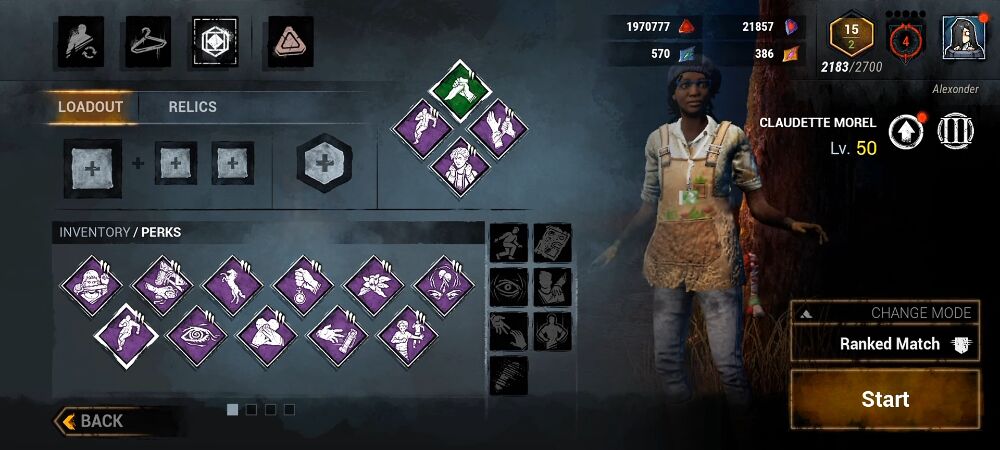
Task: Select the hand and flashlight perk
Action: (337, 335)
